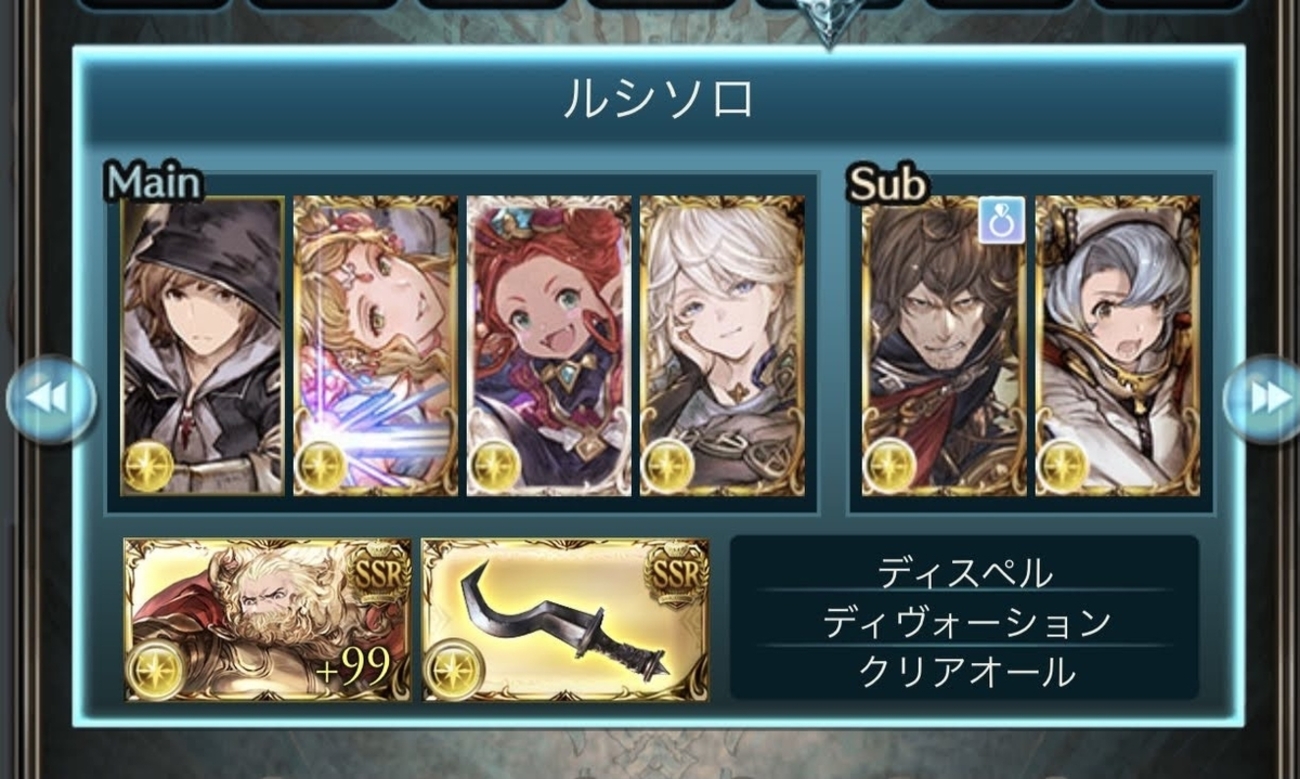
Task: Click the ルシソロ party name header
Action: (x=658, y=100)
